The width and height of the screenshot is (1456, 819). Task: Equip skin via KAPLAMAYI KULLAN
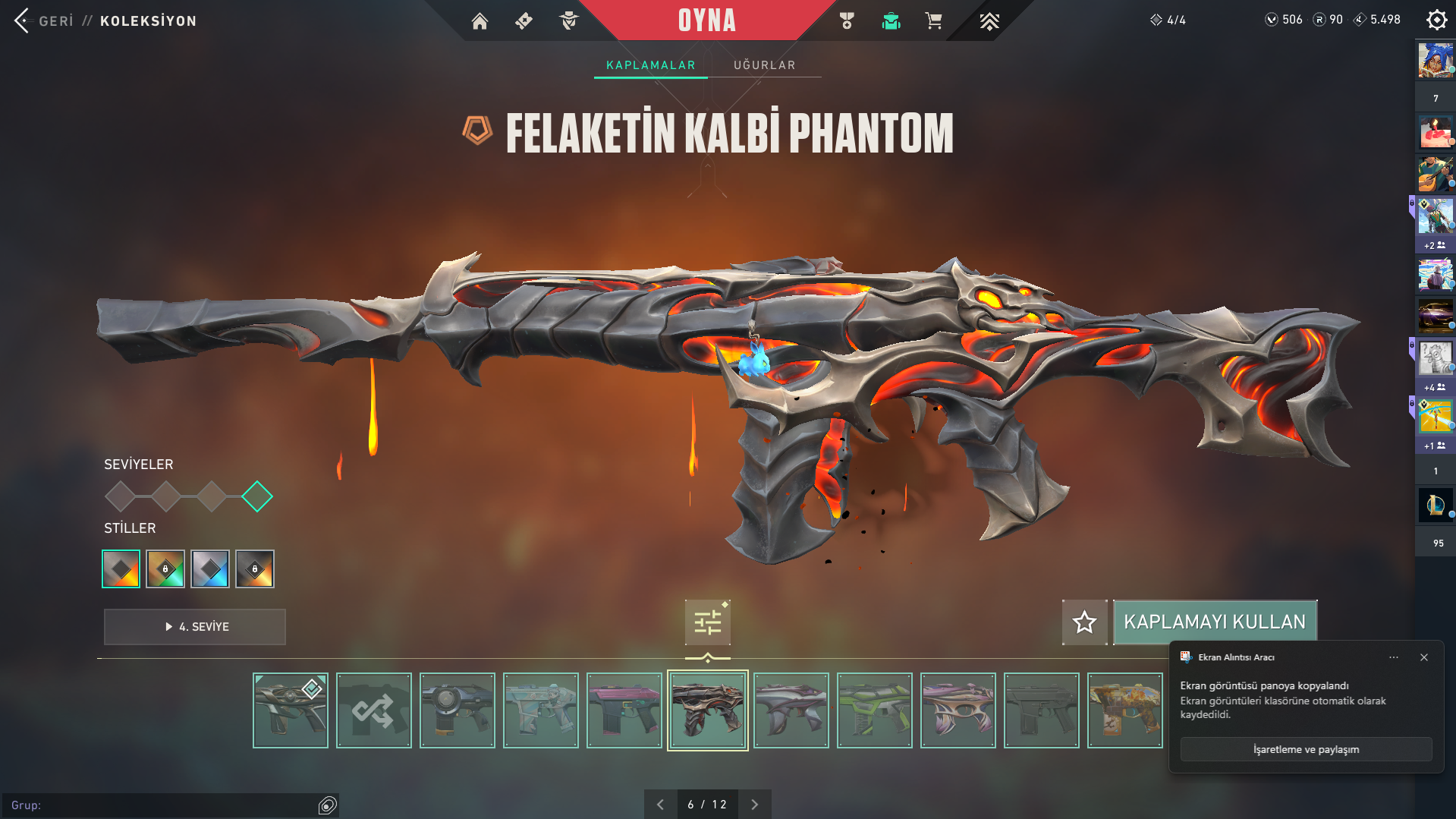coord(1214,622)
